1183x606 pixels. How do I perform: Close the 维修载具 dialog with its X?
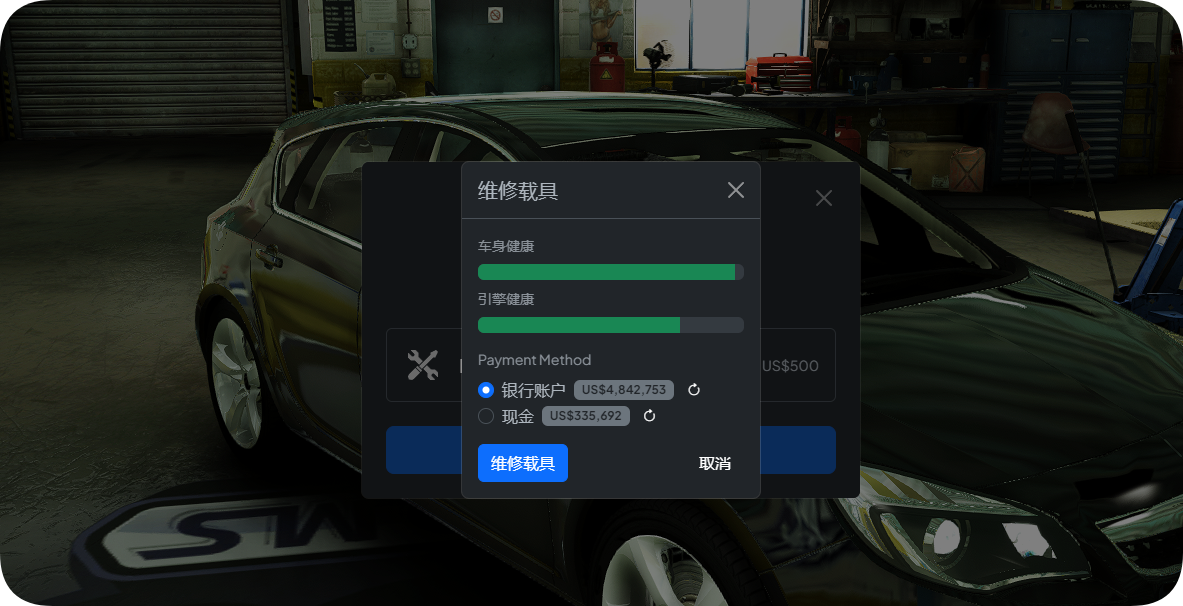coord(735,190)
